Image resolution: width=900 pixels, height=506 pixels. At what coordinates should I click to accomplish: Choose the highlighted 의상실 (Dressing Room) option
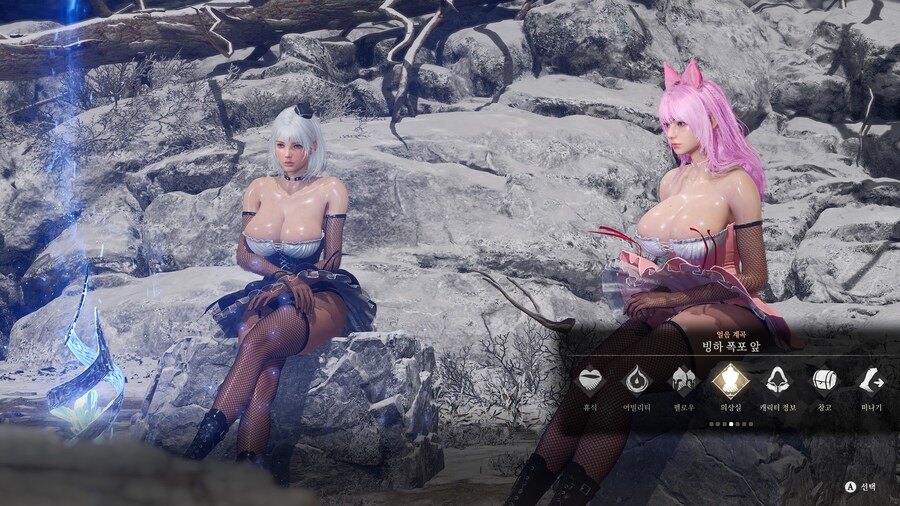pos(731,381)
